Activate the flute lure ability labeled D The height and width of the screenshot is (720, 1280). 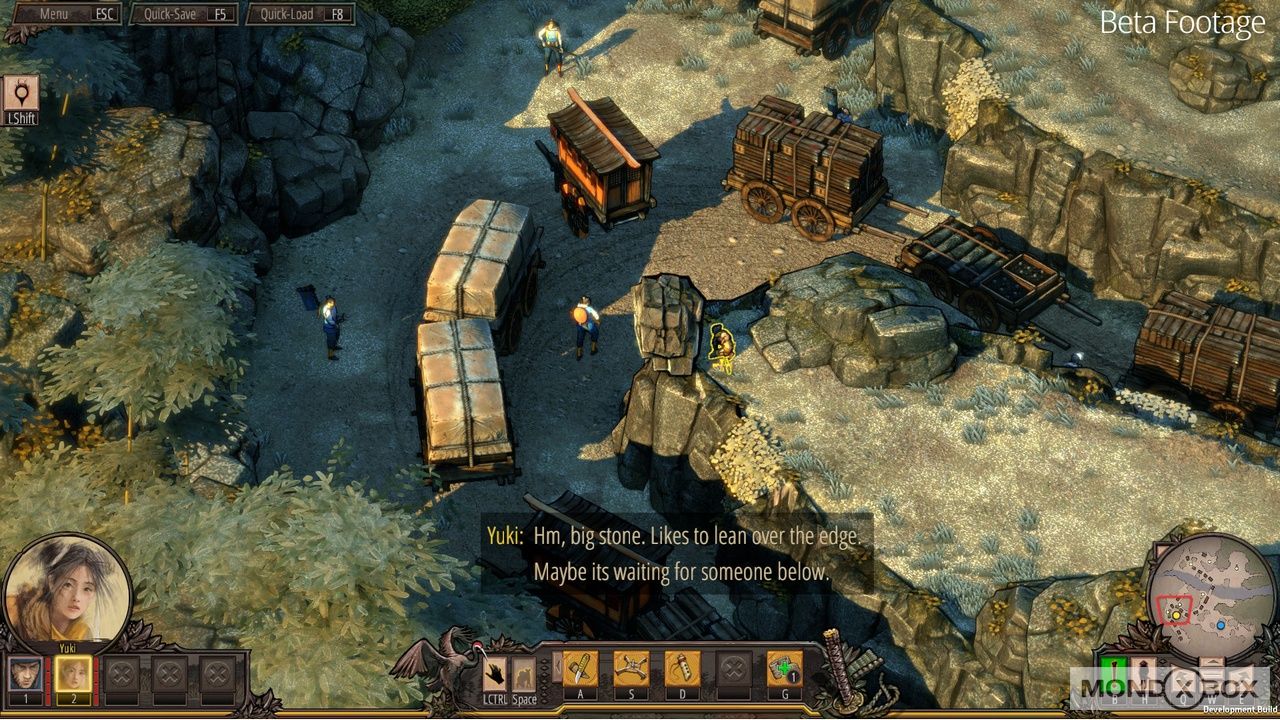(x=682, y=669)
